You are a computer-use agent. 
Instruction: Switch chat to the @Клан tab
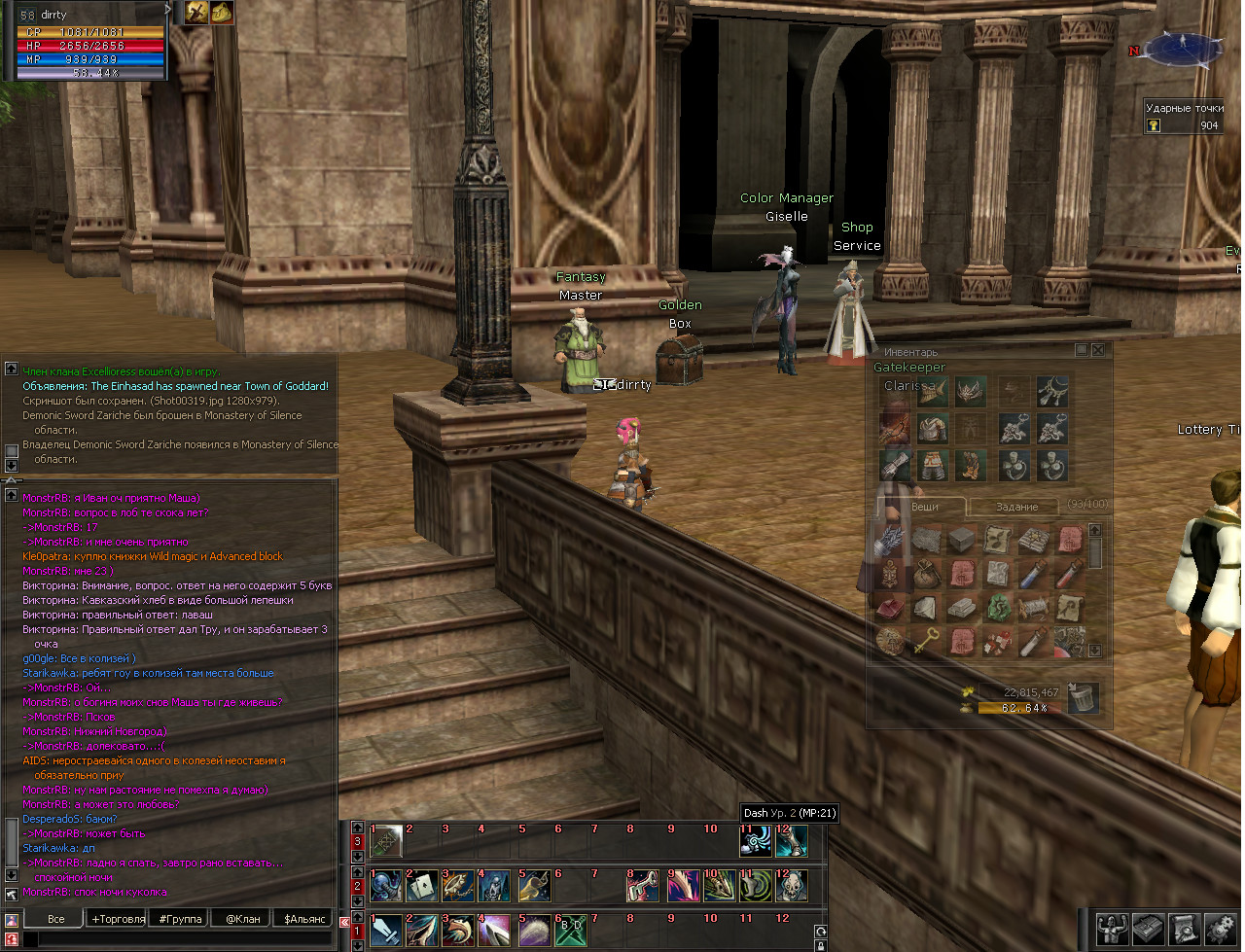coord(243,918)
